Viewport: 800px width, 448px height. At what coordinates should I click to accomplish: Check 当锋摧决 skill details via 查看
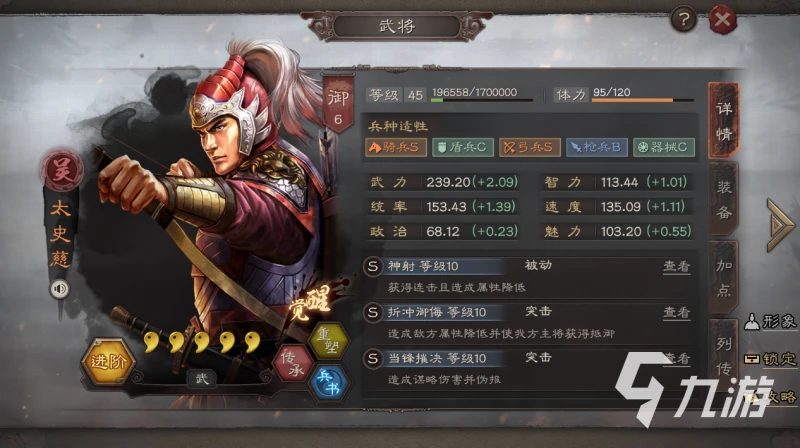[676, 358]
